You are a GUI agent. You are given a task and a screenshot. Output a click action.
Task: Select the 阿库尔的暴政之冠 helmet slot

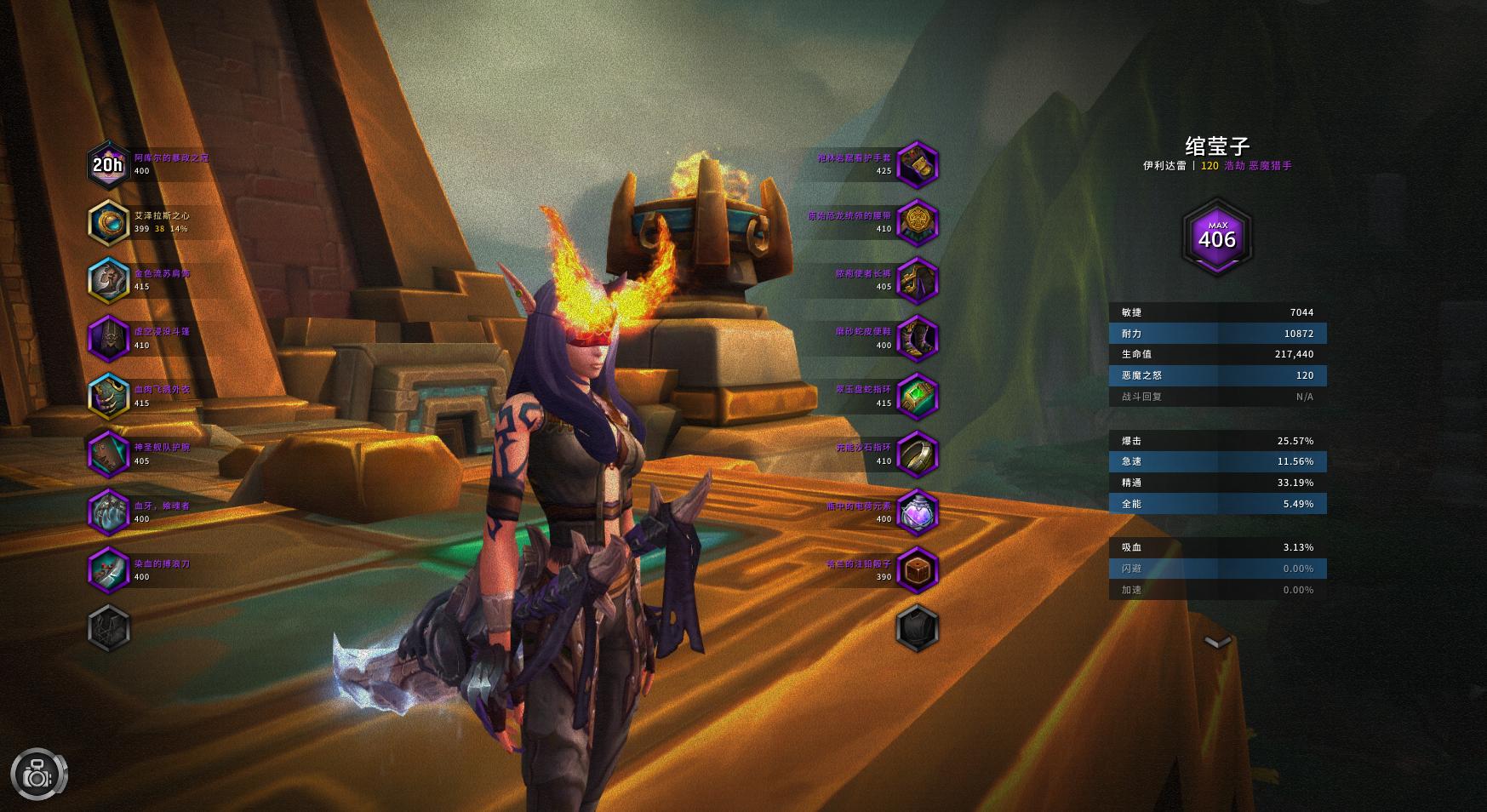(x=108, y=164)
